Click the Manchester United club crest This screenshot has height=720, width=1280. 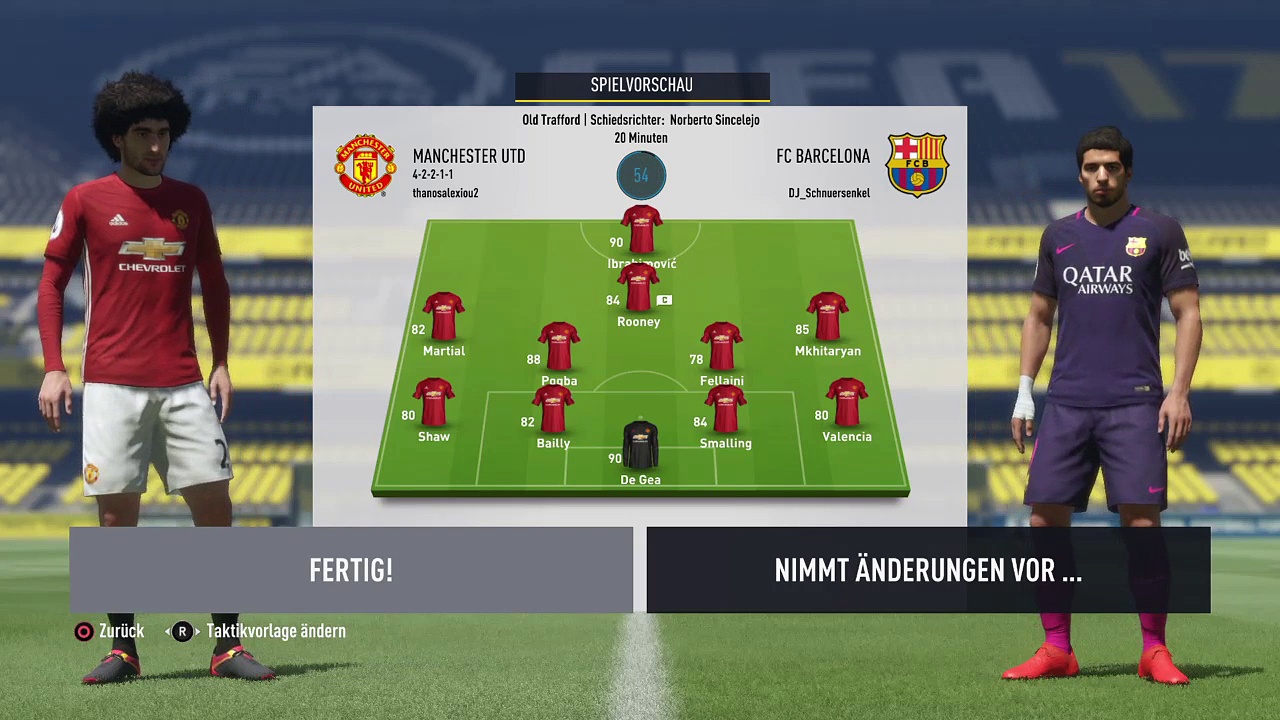365,166
